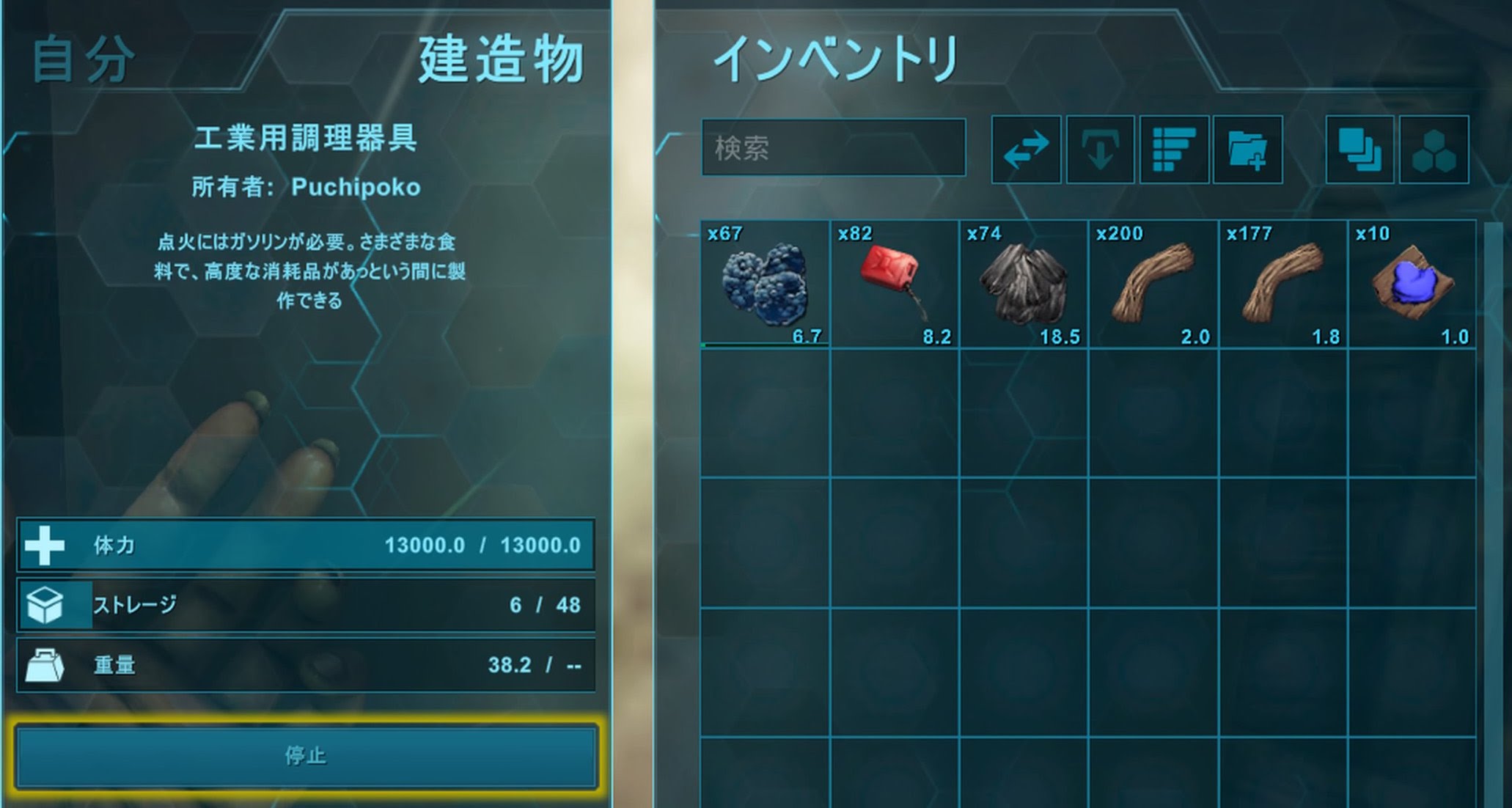This screenshot has width=1512, height=808.
Task: Click the 停止 button
Action: coord(306,756)
